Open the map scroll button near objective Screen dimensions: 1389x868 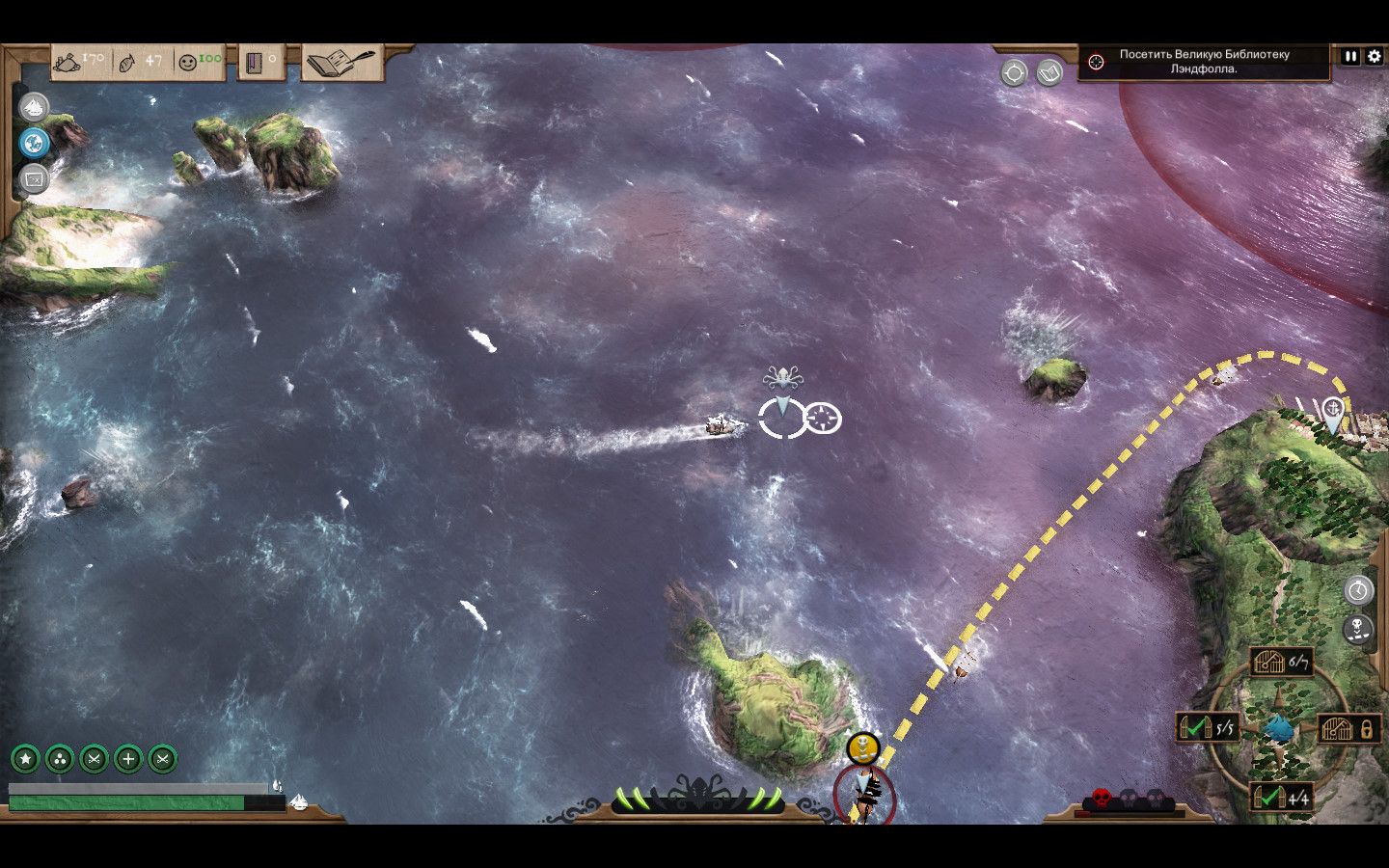(x=1049, y=72)
